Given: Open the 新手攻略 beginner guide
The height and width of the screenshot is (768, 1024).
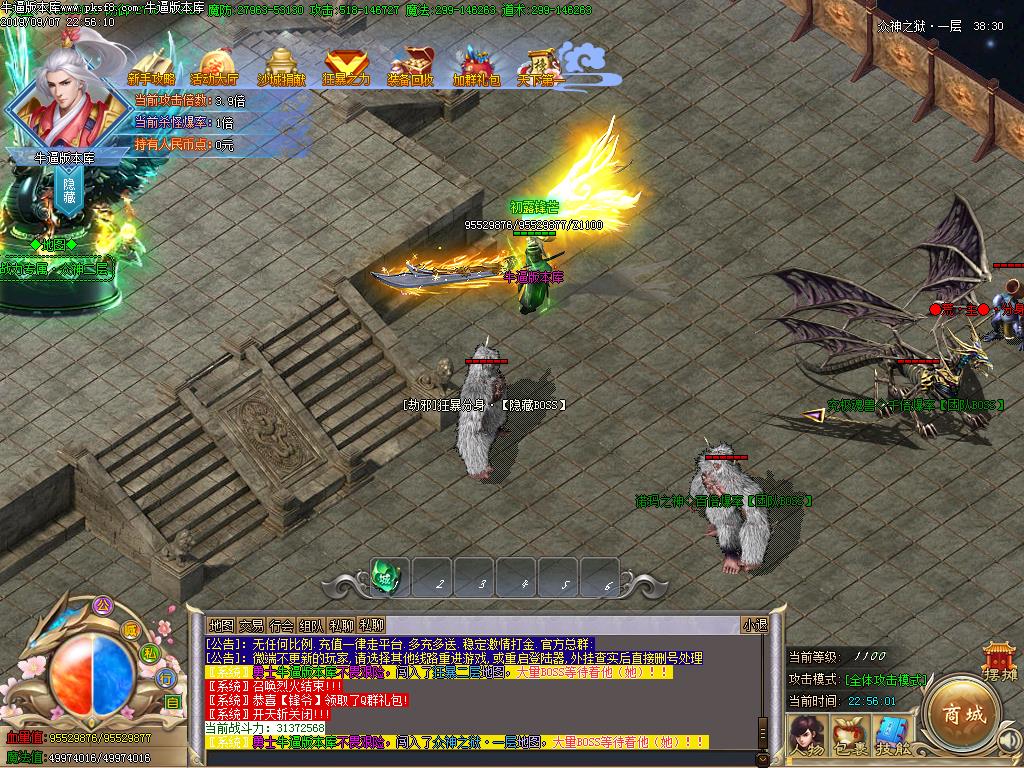Looking at the screenshot, I should point(151,66).
